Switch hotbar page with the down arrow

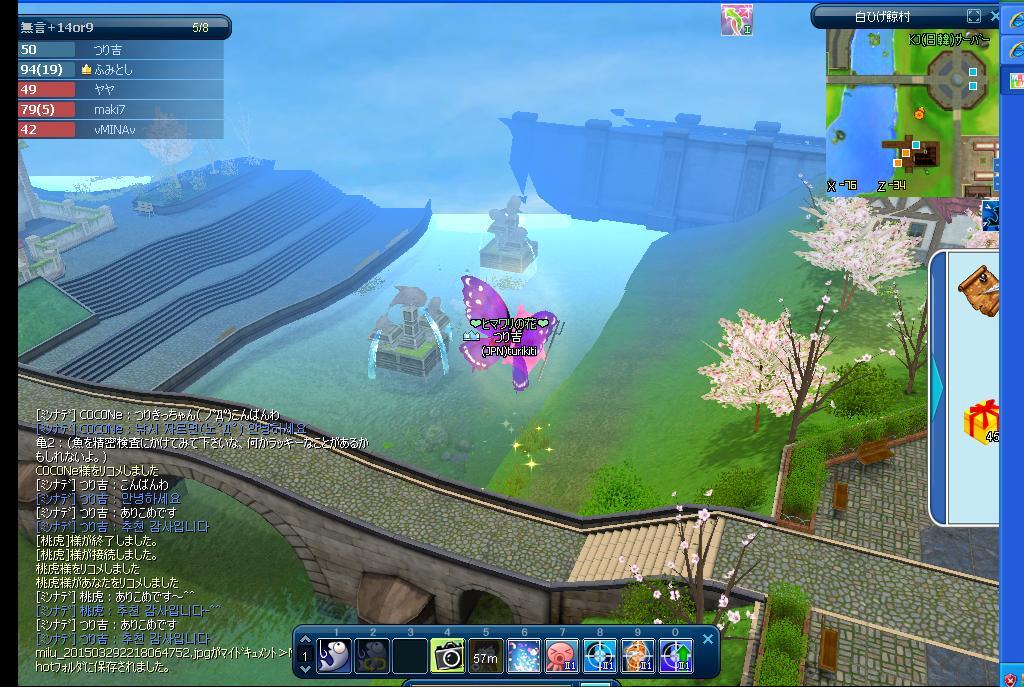[x=305, y=669]
